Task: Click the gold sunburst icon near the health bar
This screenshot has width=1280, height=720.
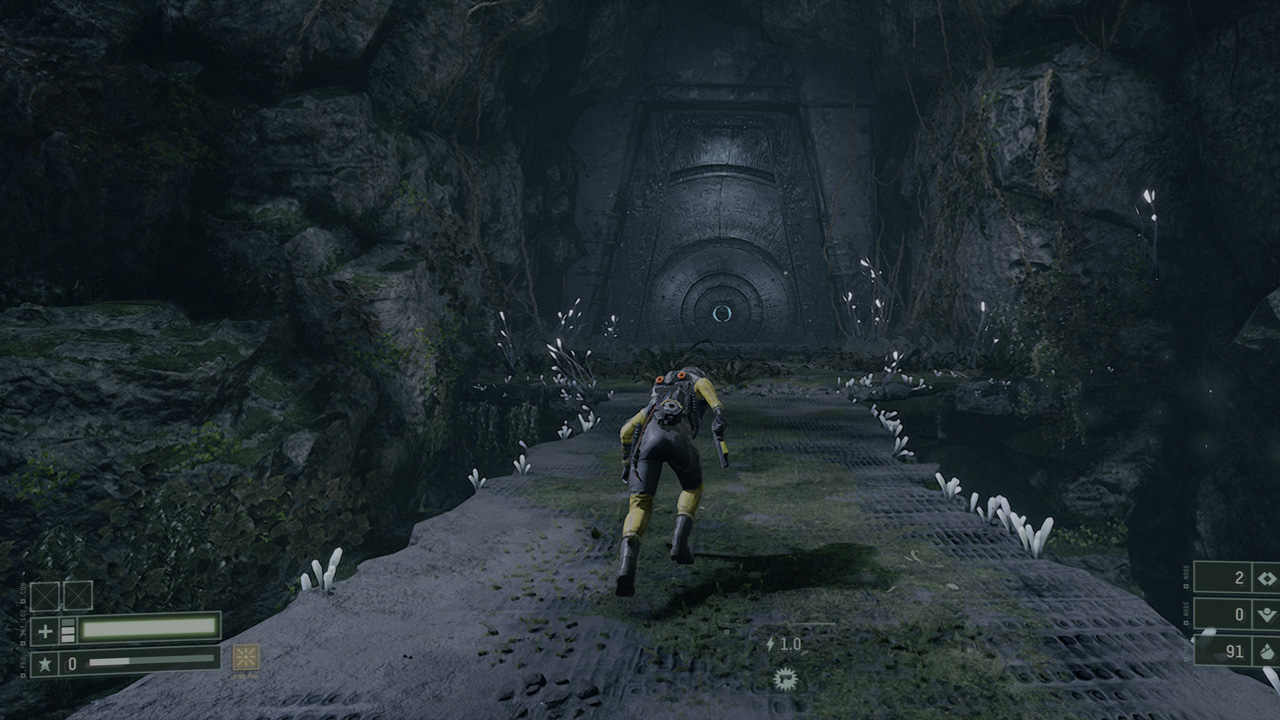Action: pos(246,658)
